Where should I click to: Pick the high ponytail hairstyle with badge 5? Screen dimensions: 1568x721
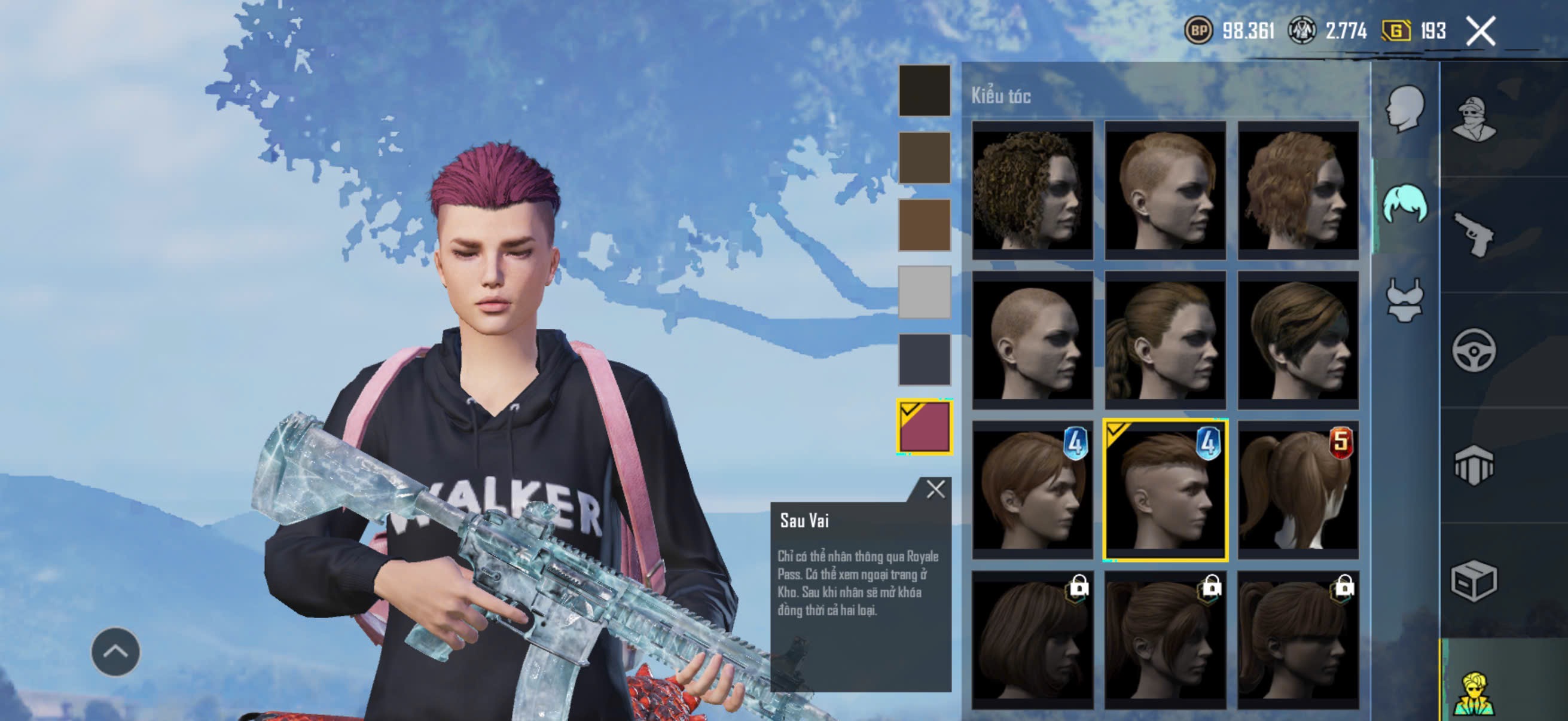click(x=1298, y=489)
